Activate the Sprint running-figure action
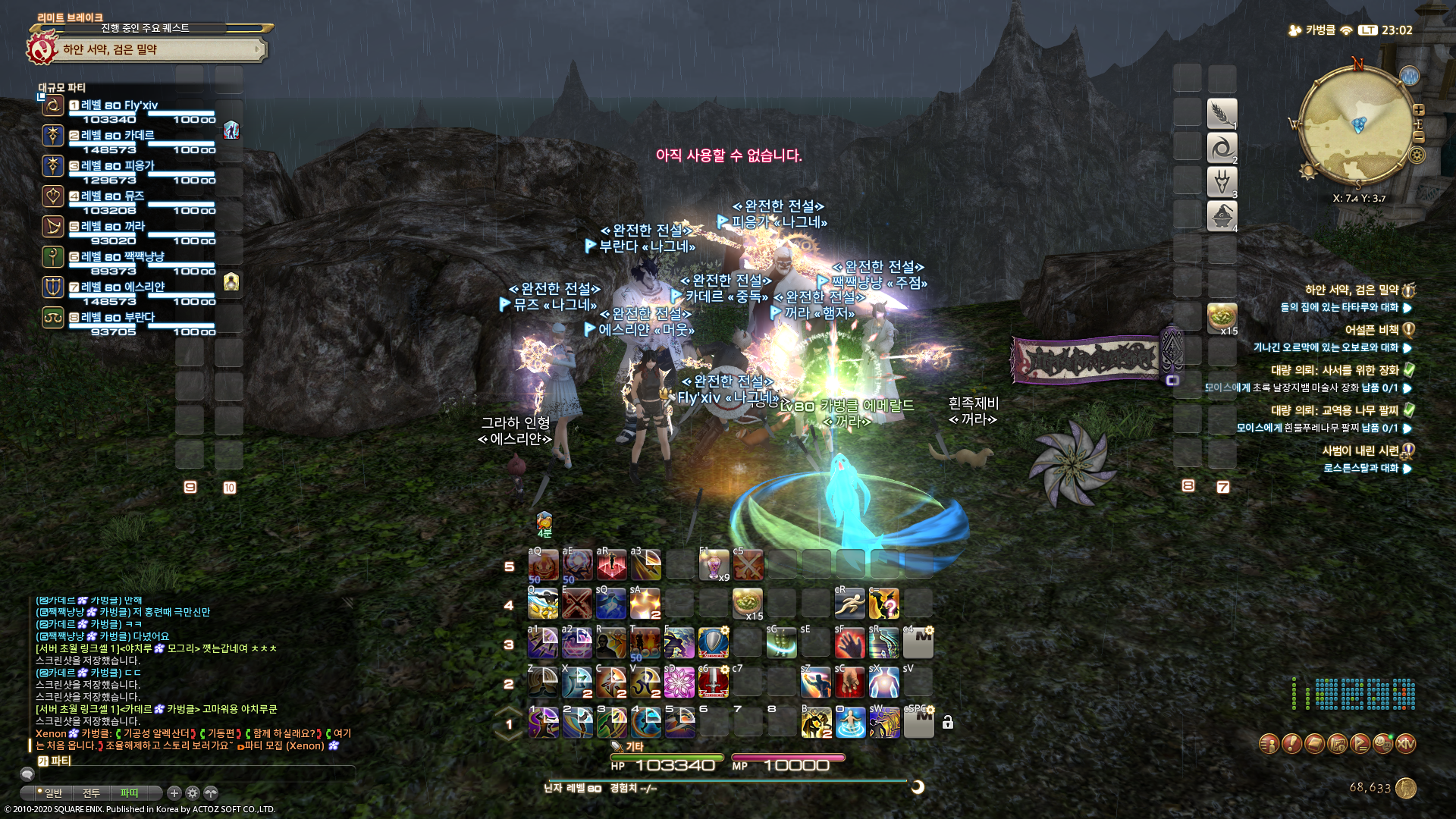The image size is (1456, 819). coord(849,604)
